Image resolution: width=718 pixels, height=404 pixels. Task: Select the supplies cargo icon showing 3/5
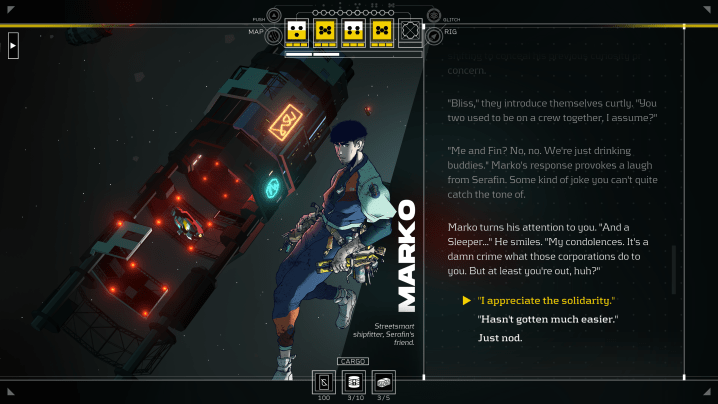pyautogui.click(x=382, y=381)
